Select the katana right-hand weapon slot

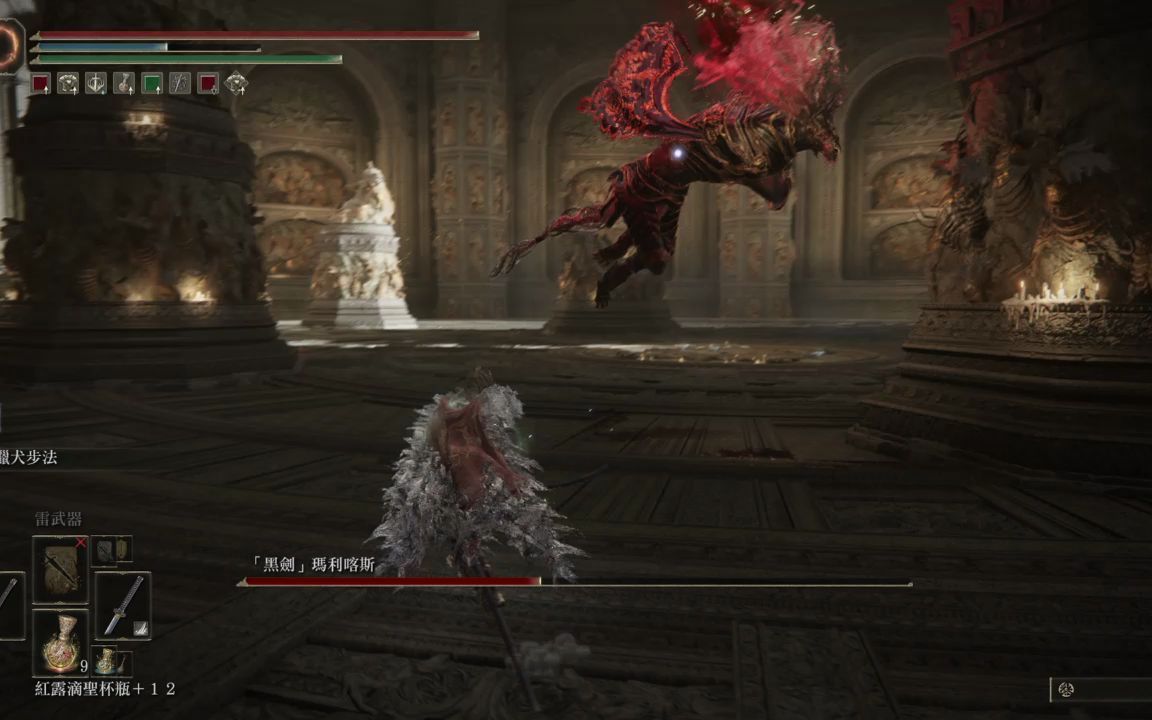(x=123, y=606)
